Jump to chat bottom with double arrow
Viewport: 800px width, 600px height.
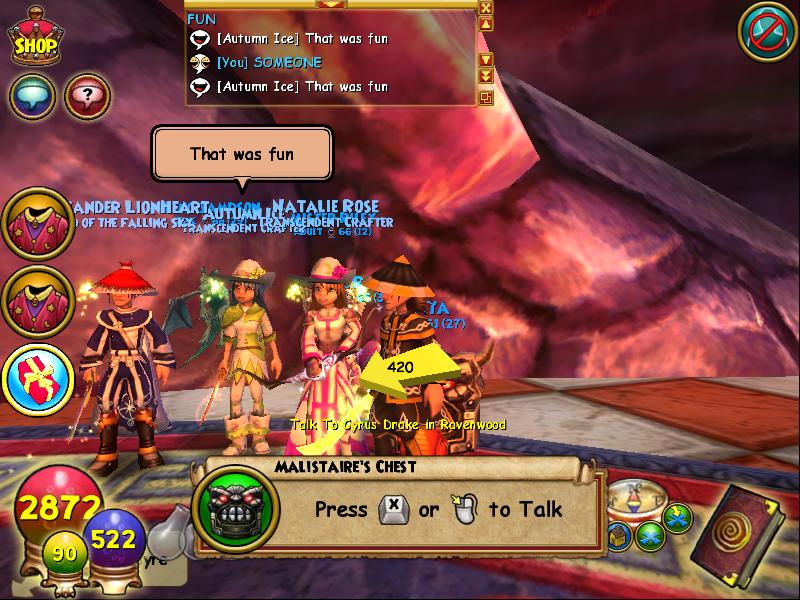[486, 76]
